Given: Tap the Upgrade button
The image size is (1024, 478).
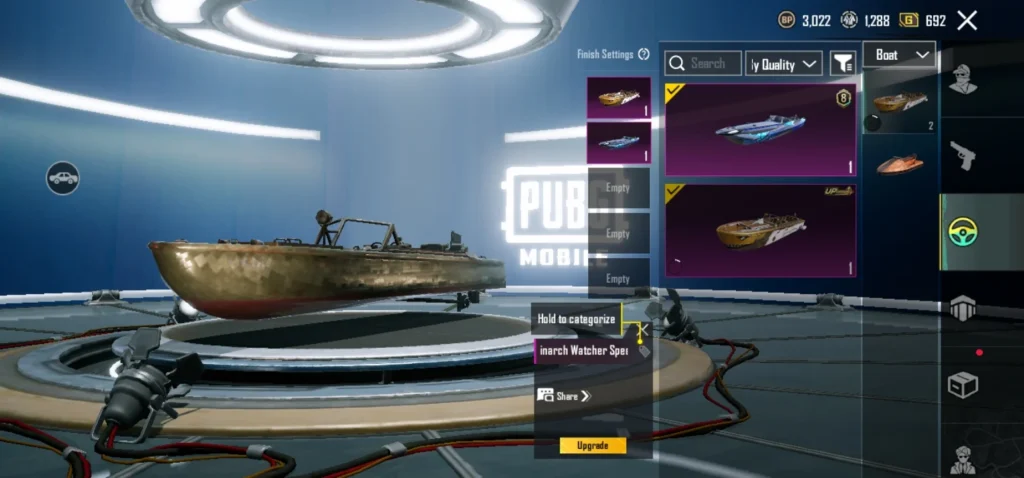Looking at the screenshot, I should [592, 445].
